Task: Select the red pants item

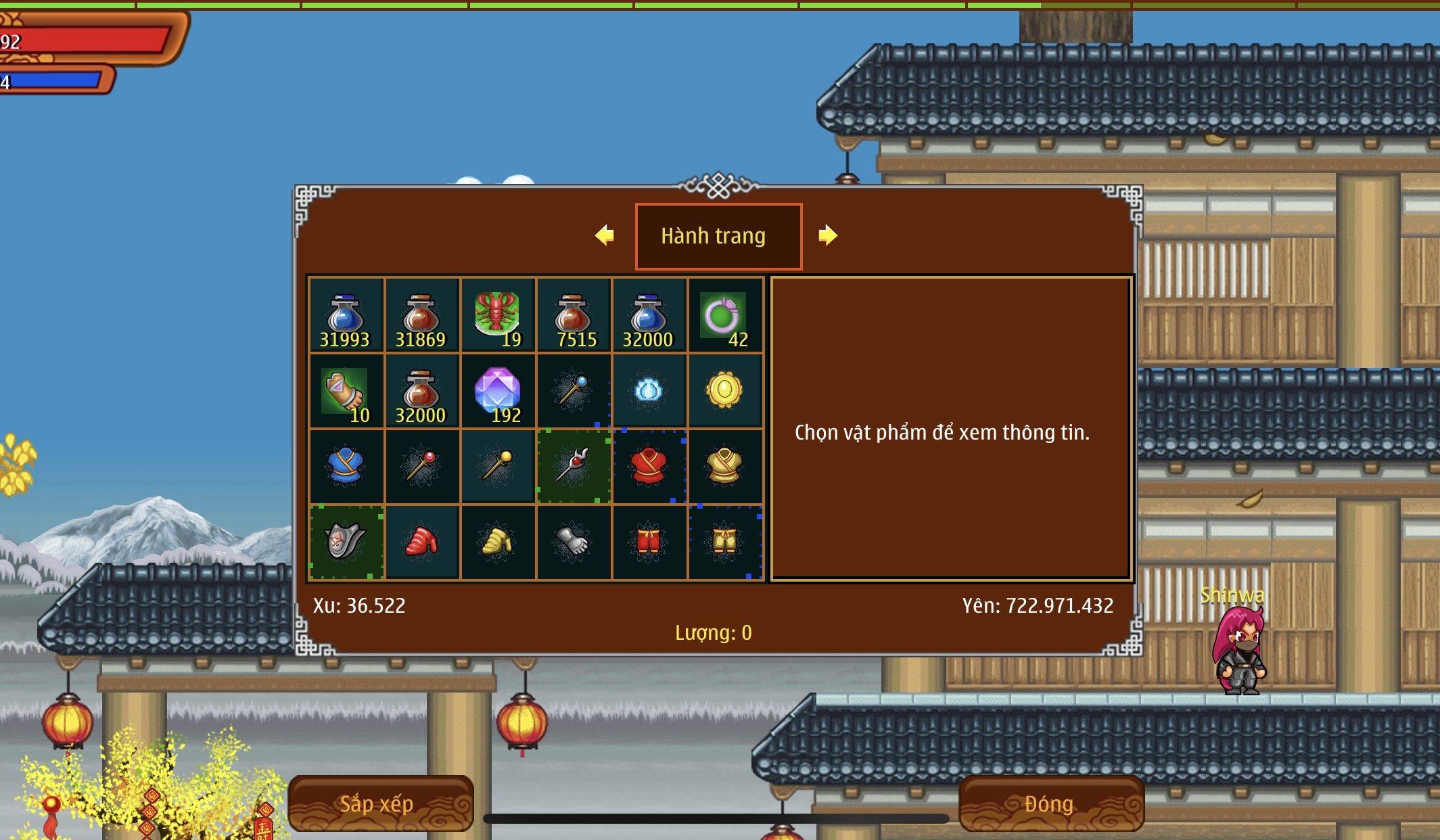Action: click(649, 542)
